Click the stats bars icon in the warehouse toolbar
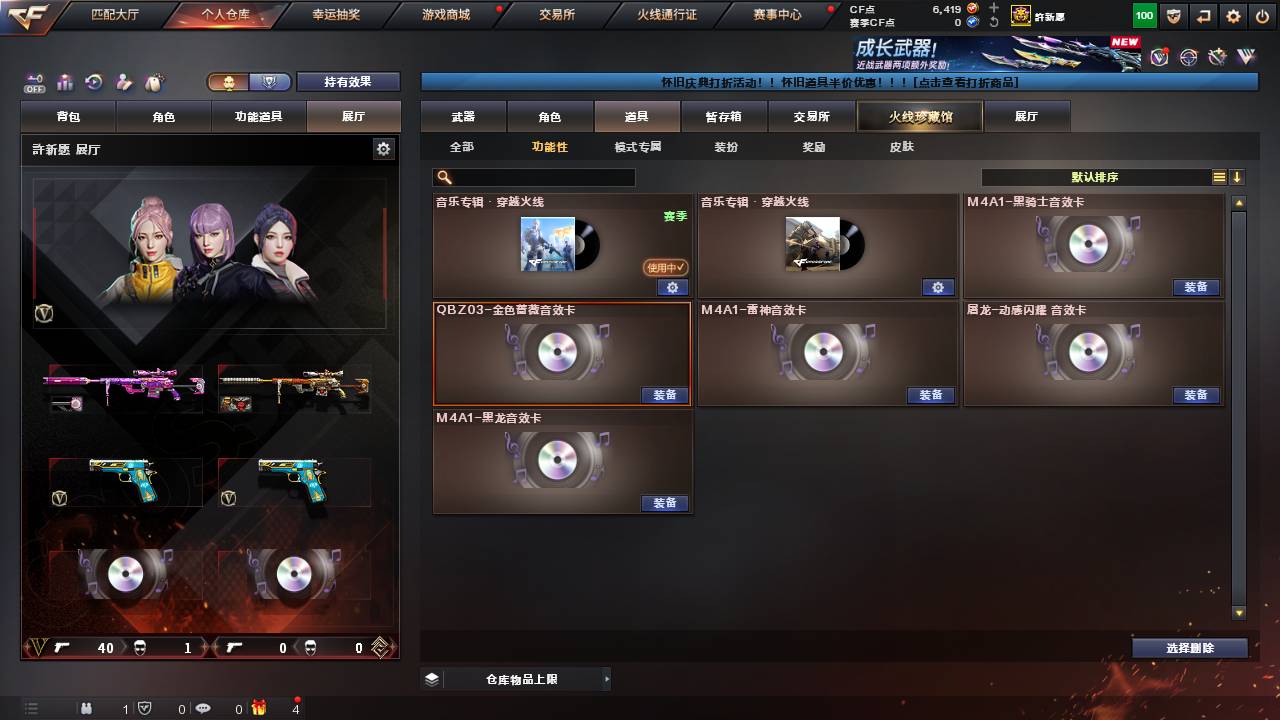 (64, 82)
